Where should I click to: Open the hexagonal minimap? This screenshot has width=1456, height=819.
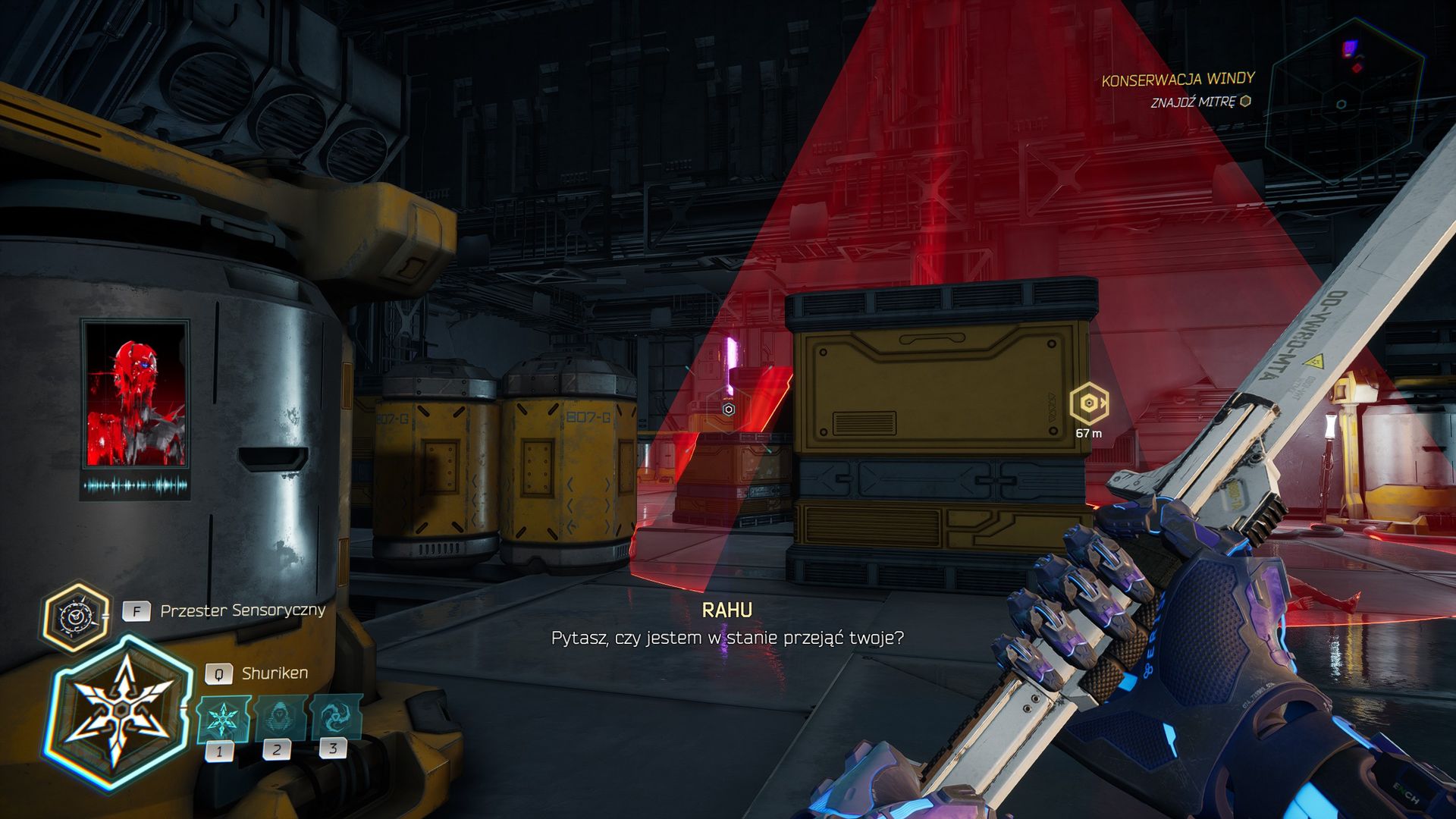1343,102
